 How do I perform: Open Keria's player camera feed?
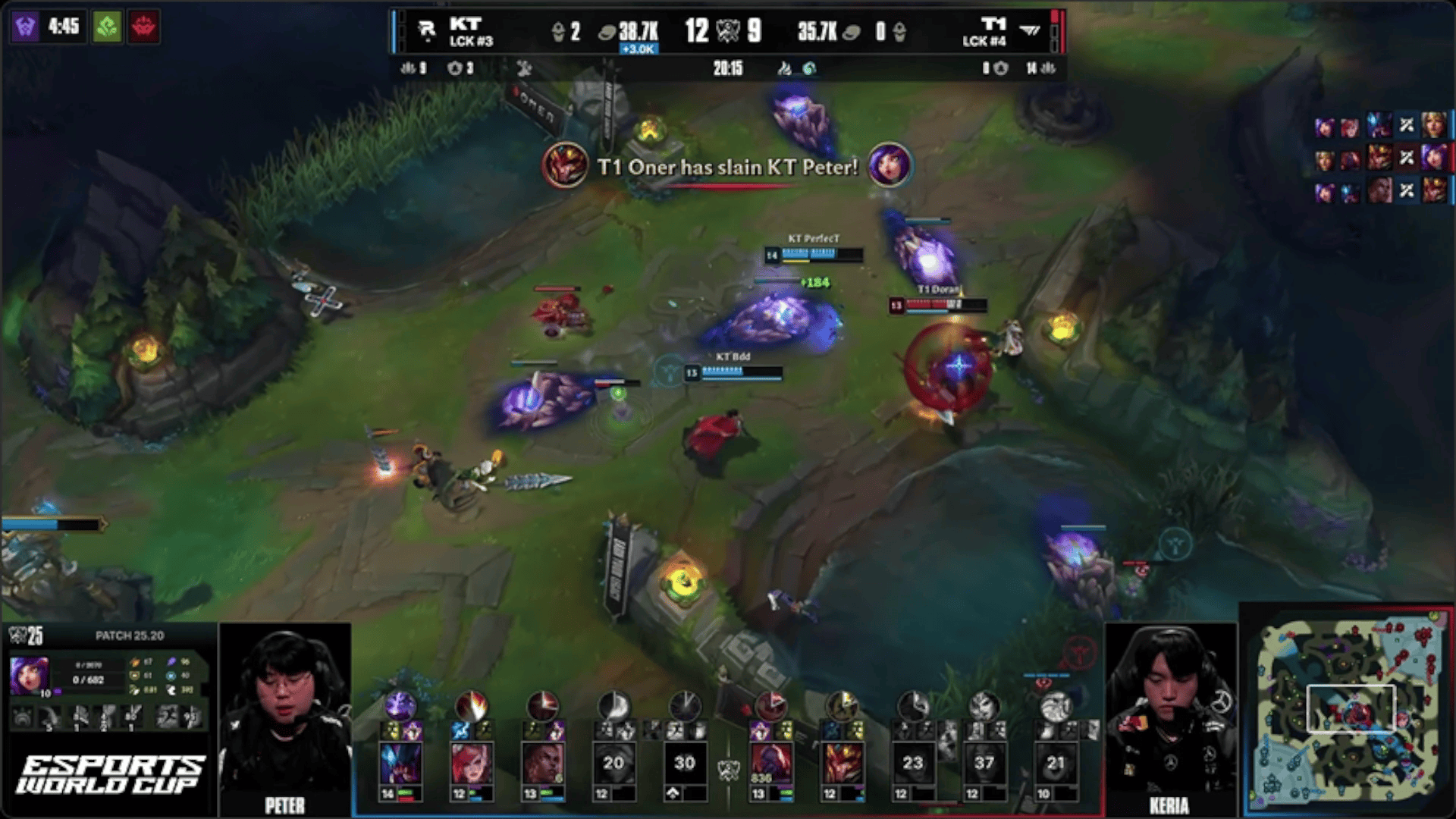1170,717
